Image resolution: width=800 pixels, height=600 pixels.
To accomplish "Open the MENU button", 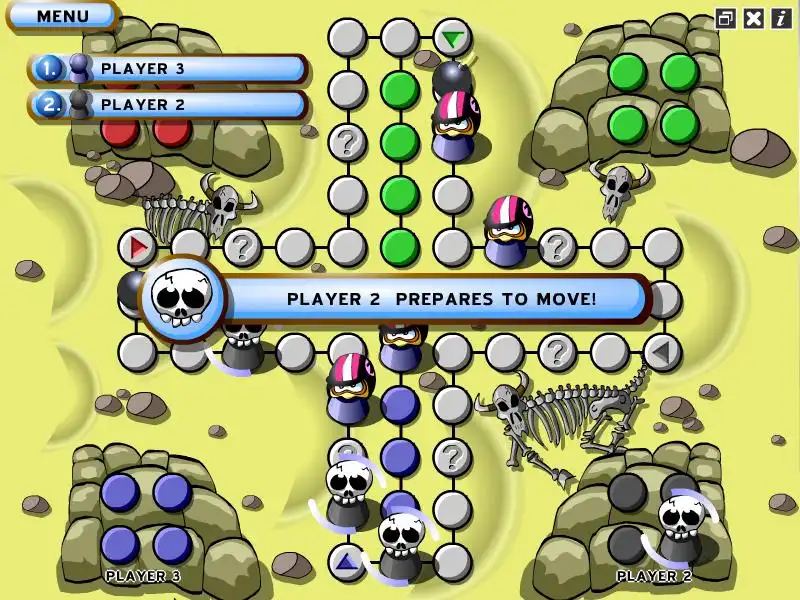I will pos(62,16).
